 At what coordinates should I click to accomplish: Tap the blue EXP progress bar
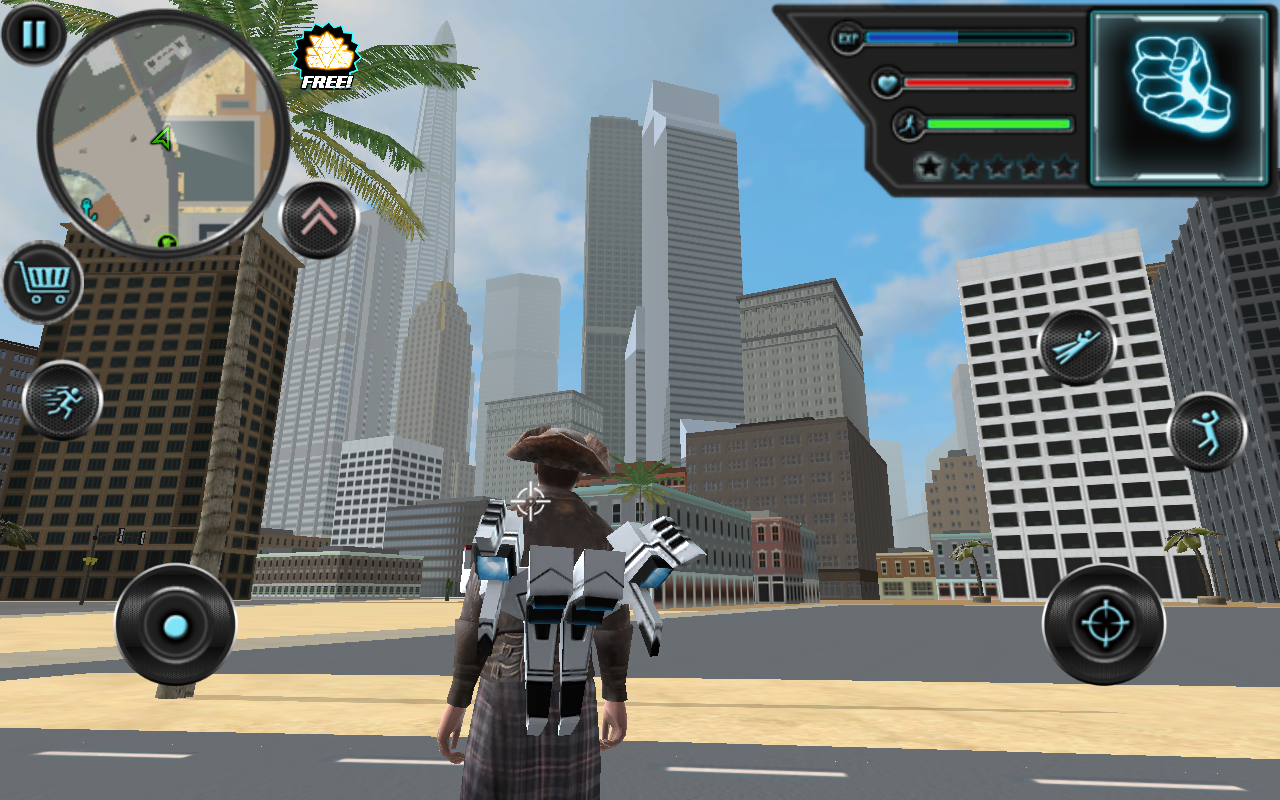910,38
